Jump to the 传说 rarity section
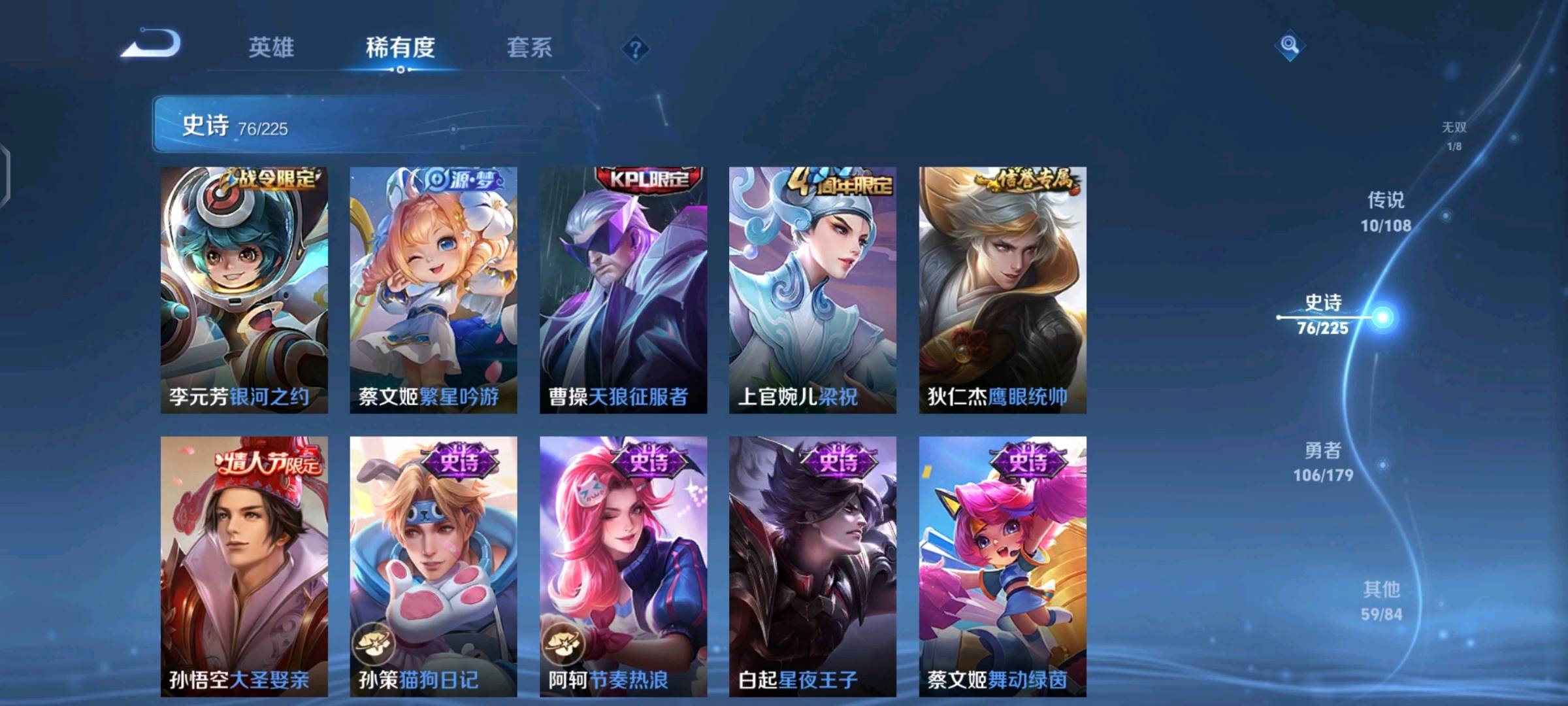1568x706 pixels. 1386,212
